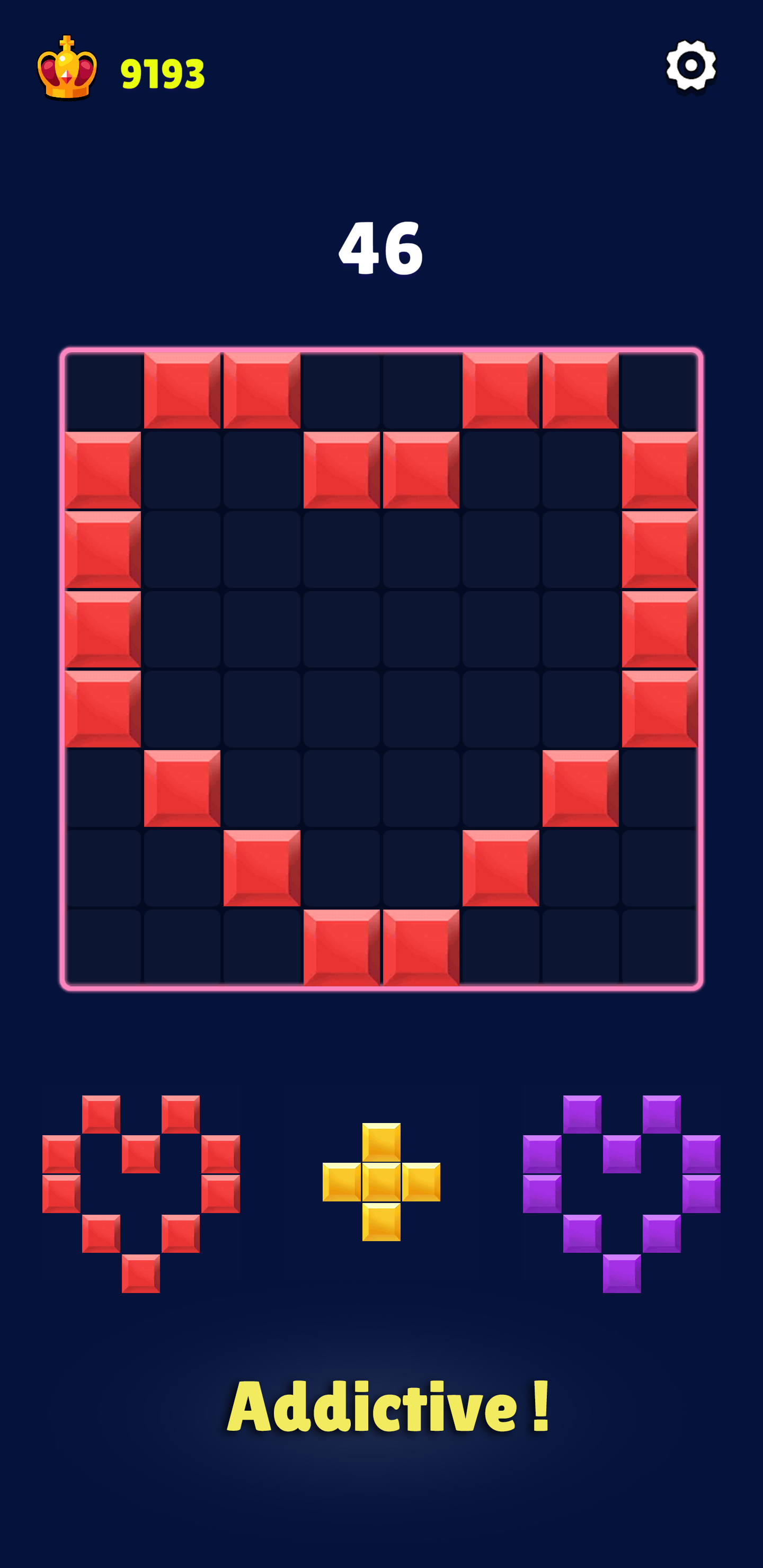Tap the current score number 46
Image resolution: width=763 pixels, height=1568 pixels.
381,250
